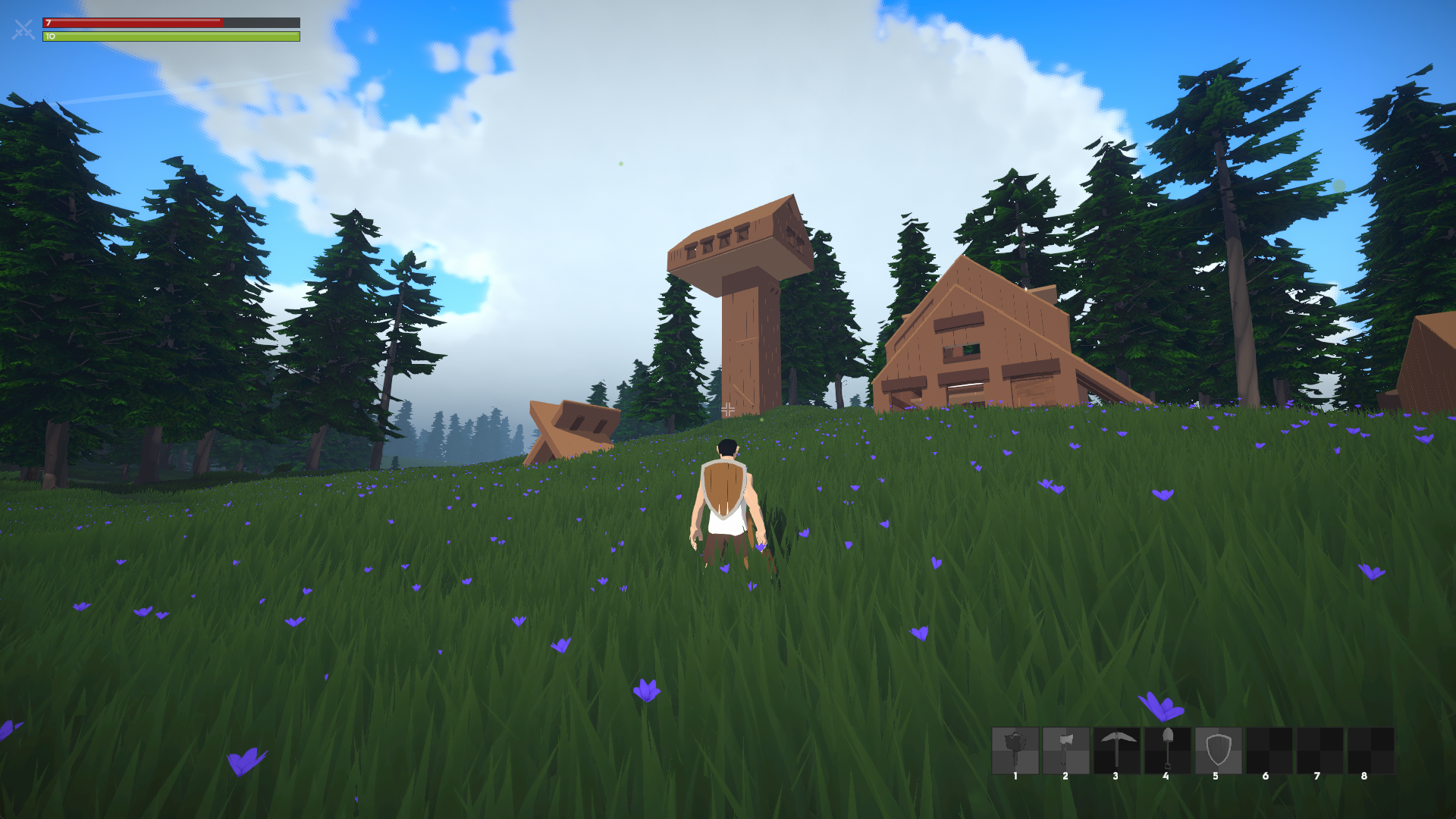Choose empty hotbar slot 8

point(1370,750)
